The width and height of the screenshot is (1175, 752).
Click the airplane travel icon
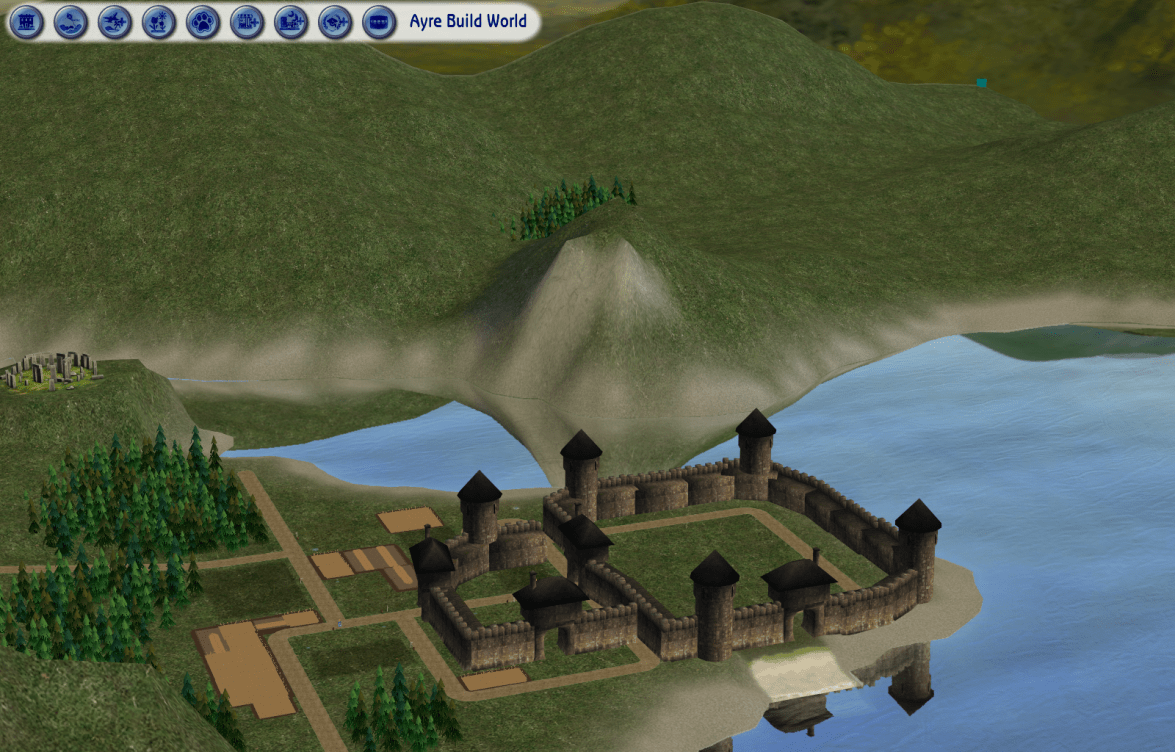click(114, 21)
